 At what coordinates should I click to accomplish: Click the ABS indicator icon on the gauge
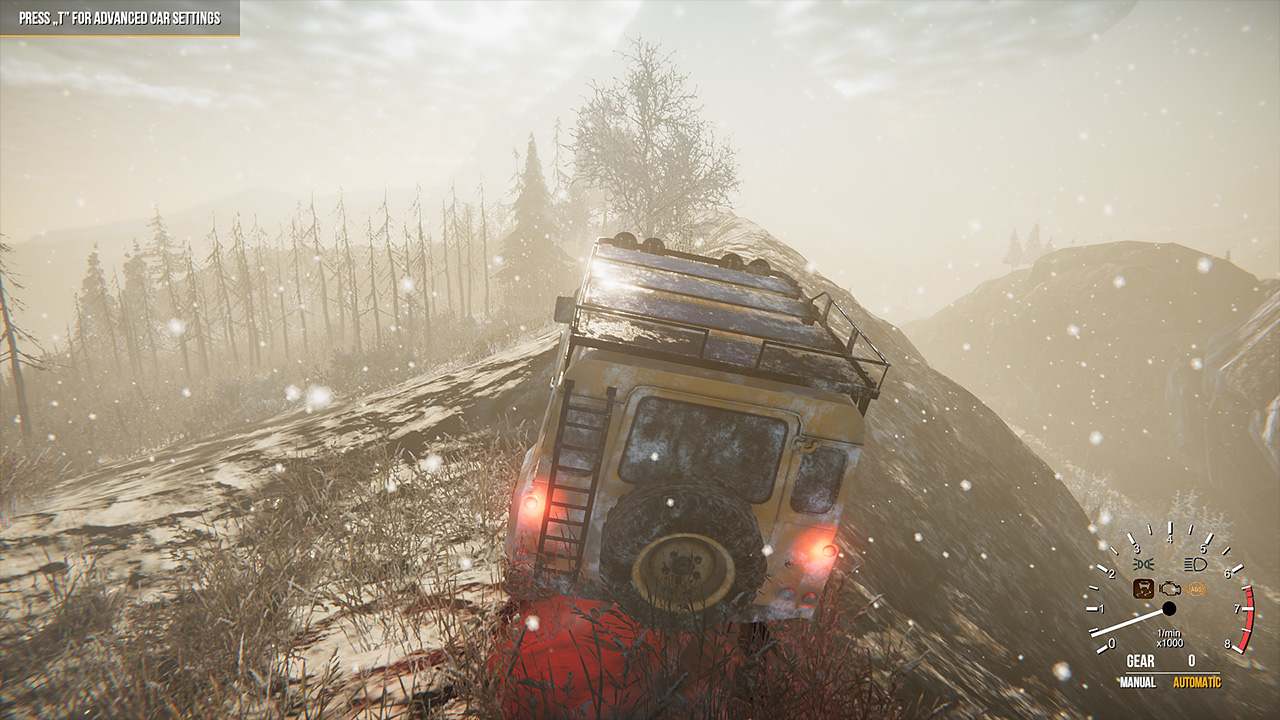coord(1195,589)
